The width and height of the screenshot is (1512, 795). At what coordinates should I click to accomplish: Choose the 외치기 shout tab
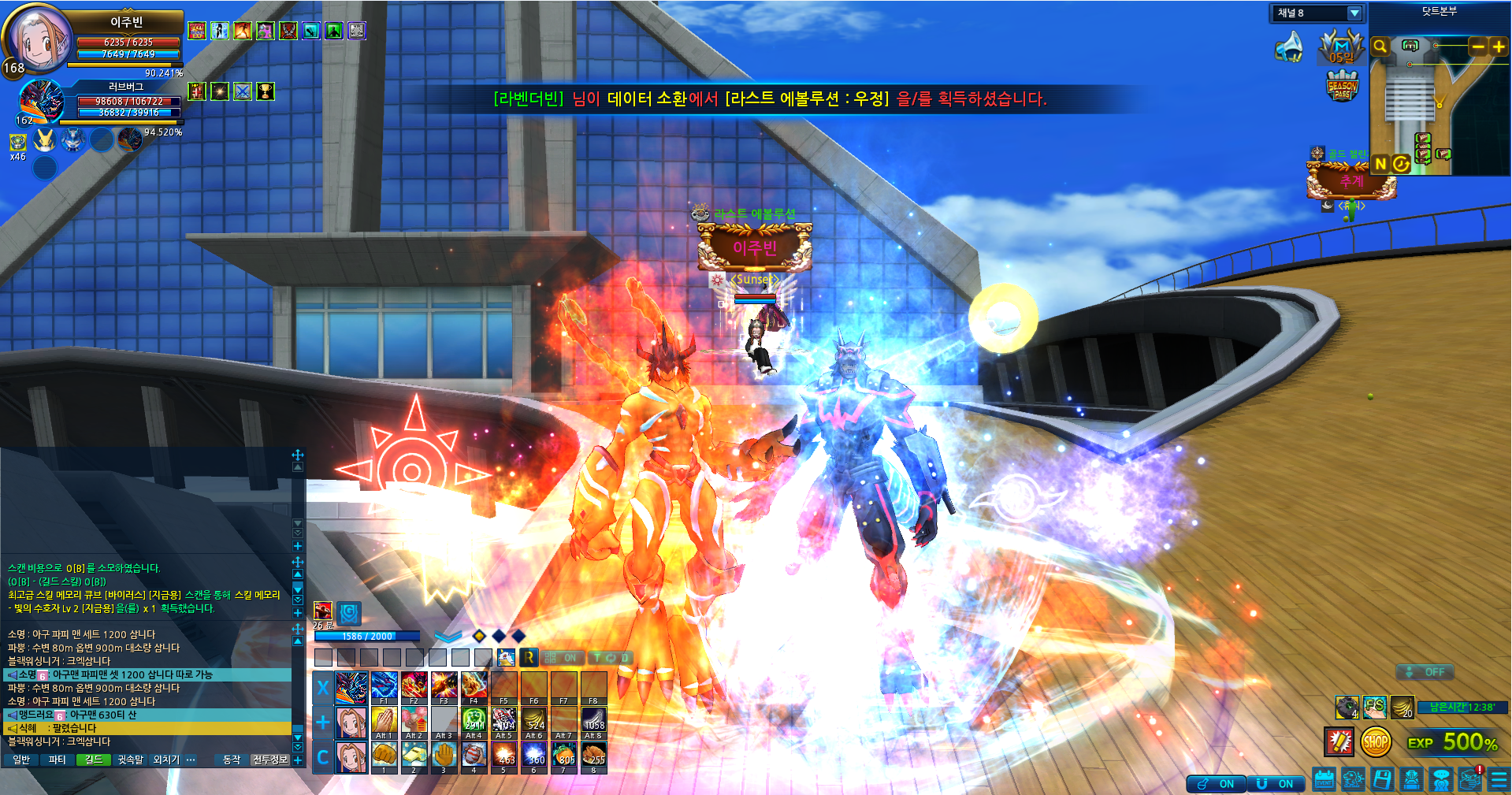pyautogui.click(x=166, y=760)
